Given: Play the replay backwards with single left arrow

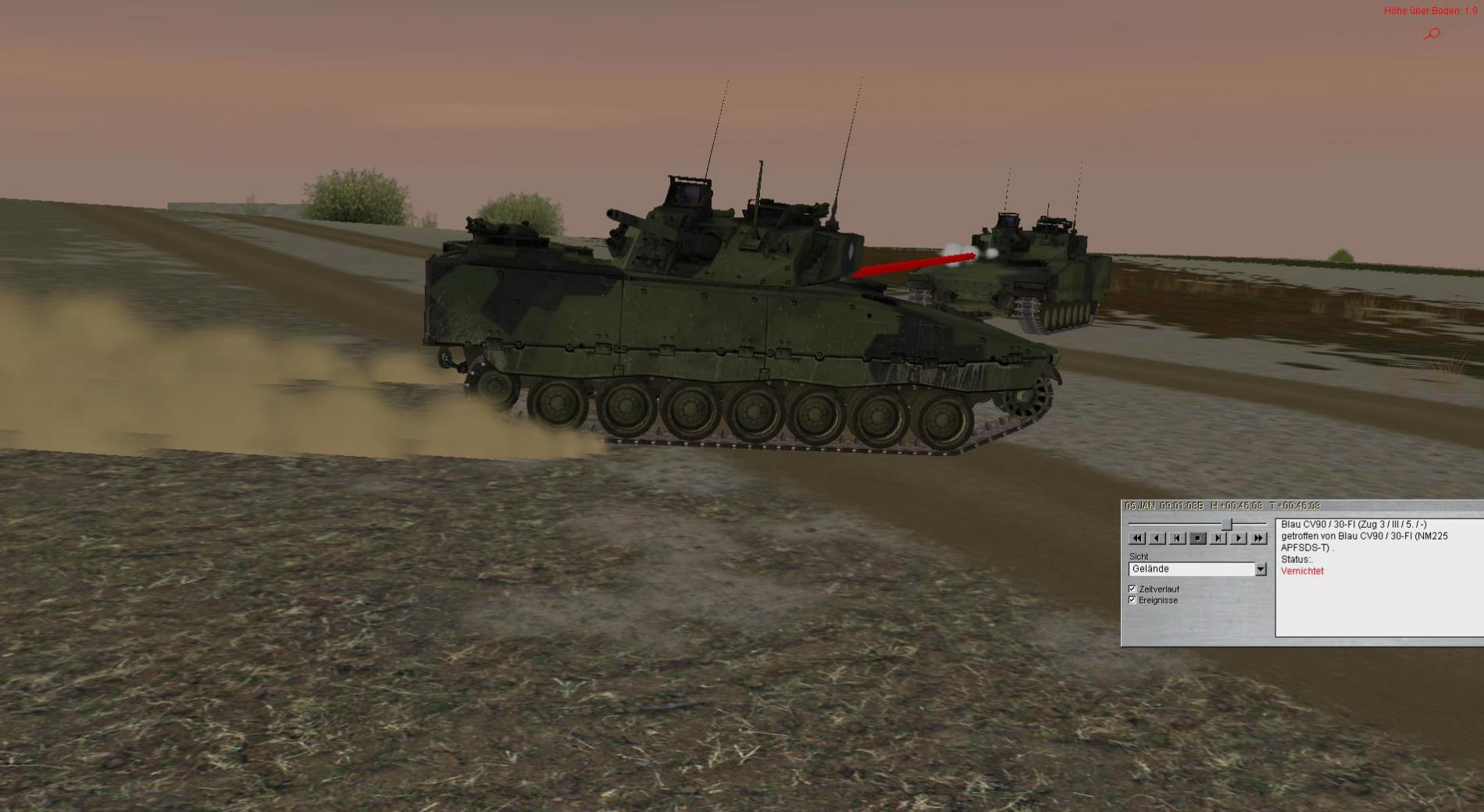Looking at the screenshot, I should 1158,538.
